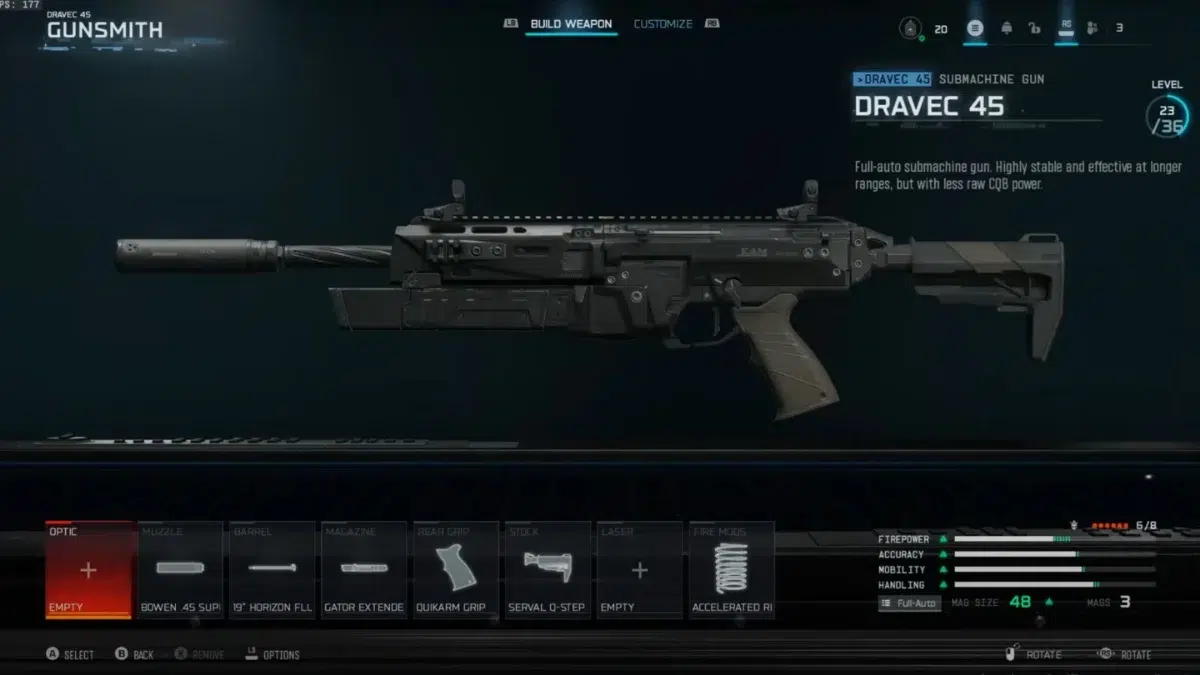Toggle the Full-Auto fire mode button
Image resolution: width=1200 pixels, height=675 pixels.
pyautogui.click(x=910, y=604)
